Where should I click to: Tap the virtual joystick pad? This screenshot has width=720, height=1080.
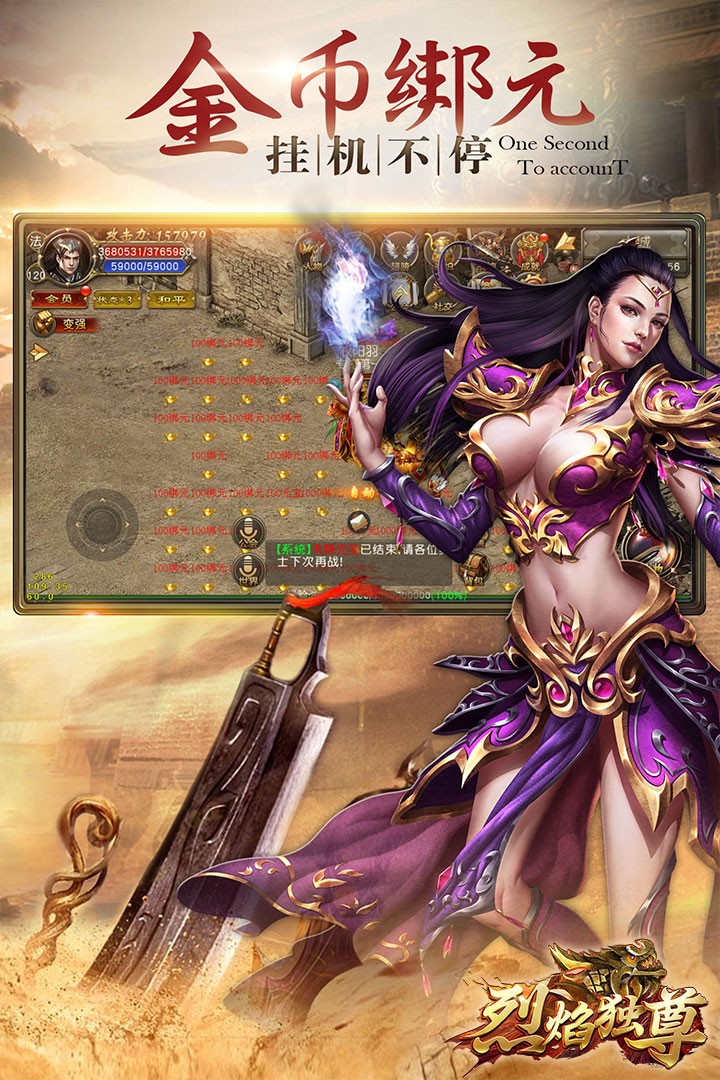[102, 522]
